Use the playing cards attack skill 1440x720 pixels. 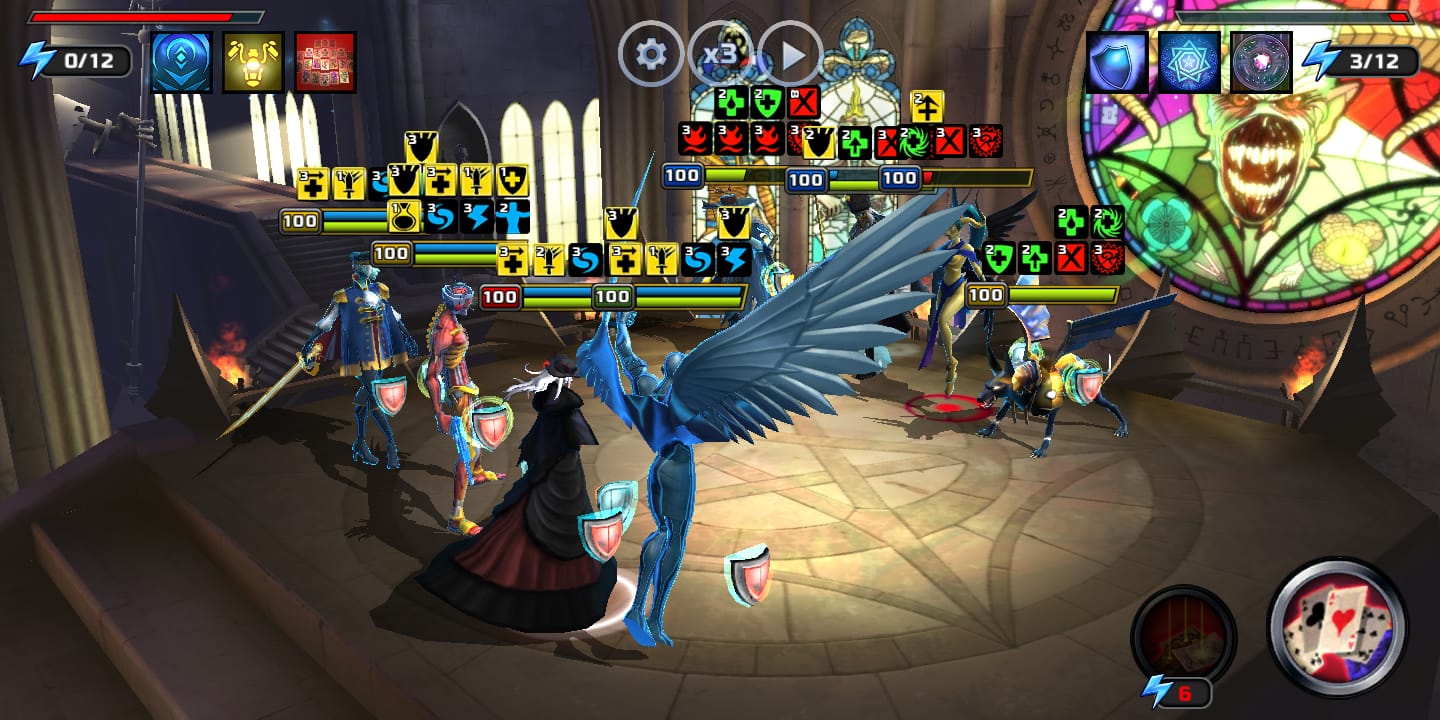[x=1337, y=627]
